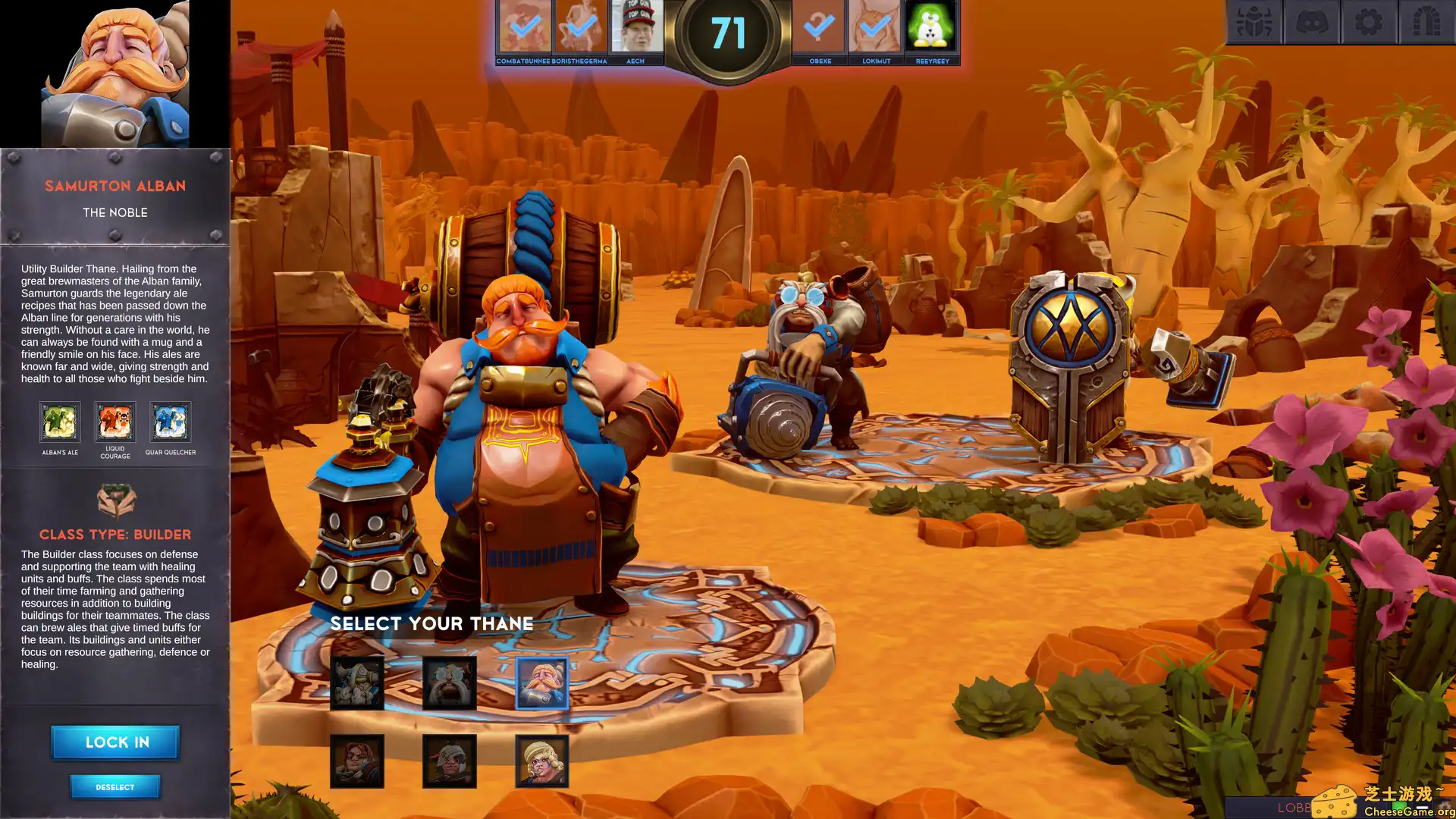
Task: Open the Discord link
Action: 1313,22
